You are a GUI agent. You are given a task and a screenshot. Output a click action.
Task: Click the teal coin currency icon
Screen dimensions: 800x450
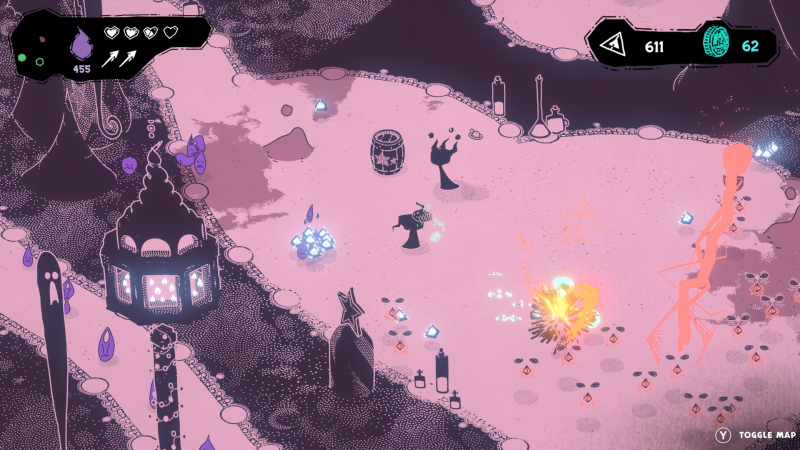point(717,45)
